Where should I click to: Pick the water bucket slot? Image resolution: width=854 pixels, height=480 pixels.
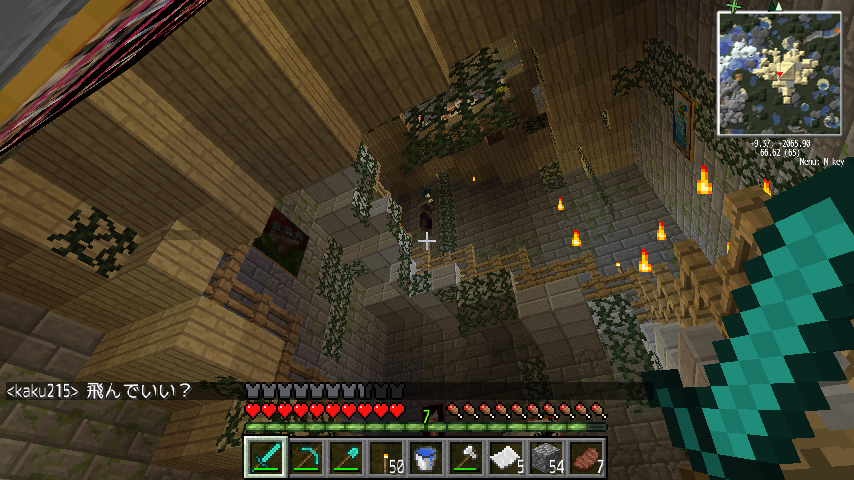[426, 458]
